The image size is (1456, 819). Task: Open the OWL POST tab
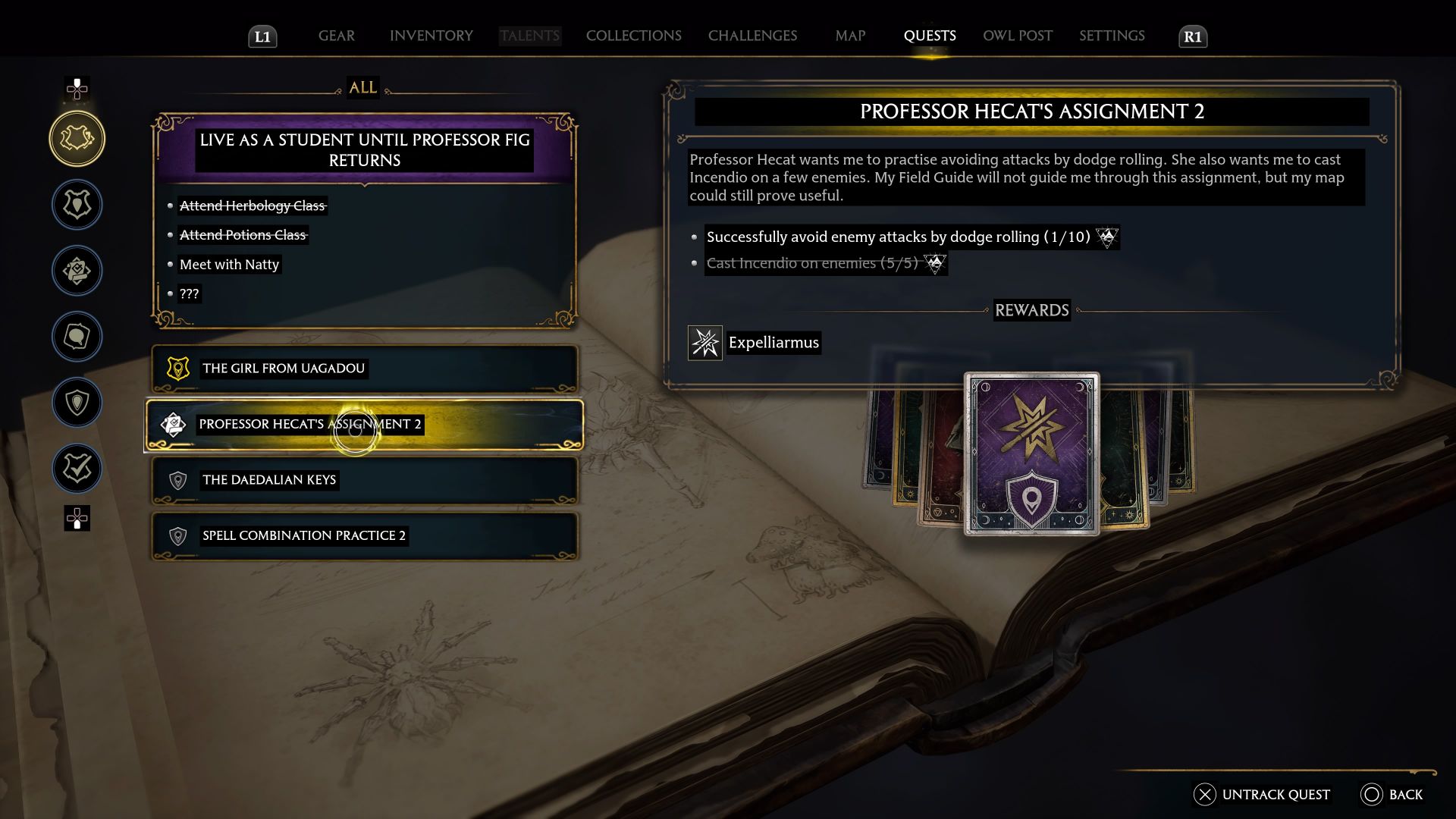pos(1017,36)
